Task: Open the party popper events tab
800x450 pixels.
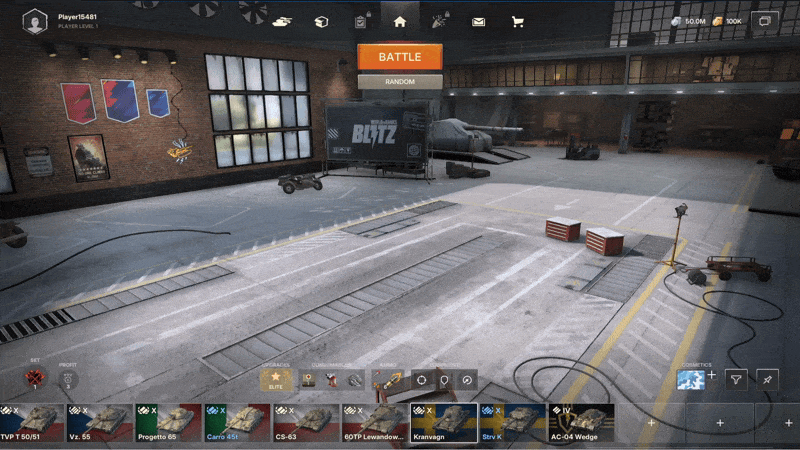Action: pyautogui.click(x=439, y=20)
